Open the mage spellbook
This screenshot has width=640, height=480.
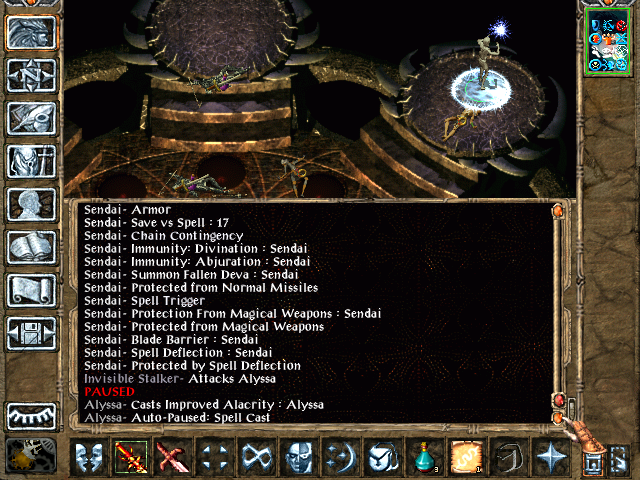[31, 247]
